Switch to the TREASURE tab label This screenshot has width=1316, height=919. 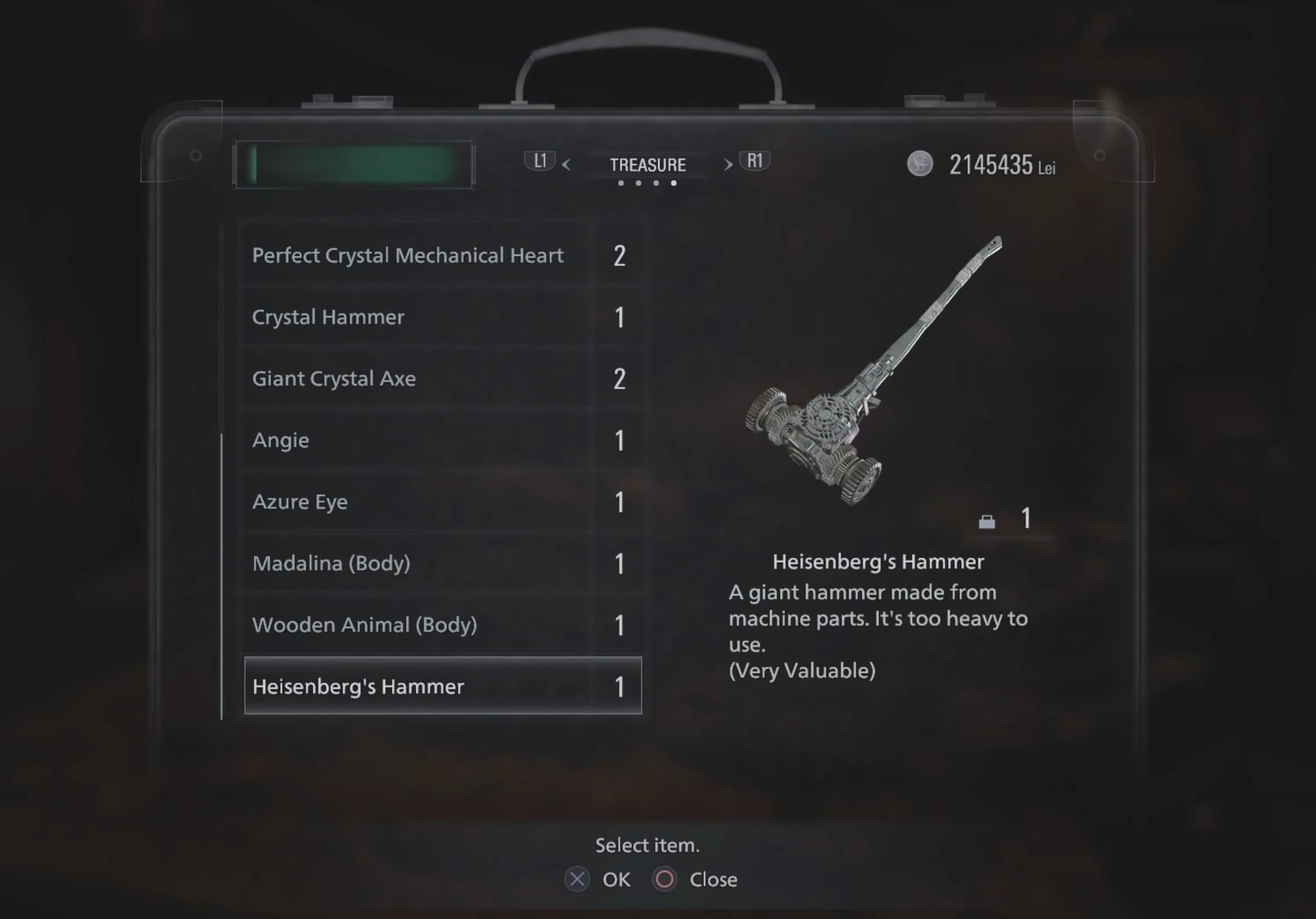[648, 165]
